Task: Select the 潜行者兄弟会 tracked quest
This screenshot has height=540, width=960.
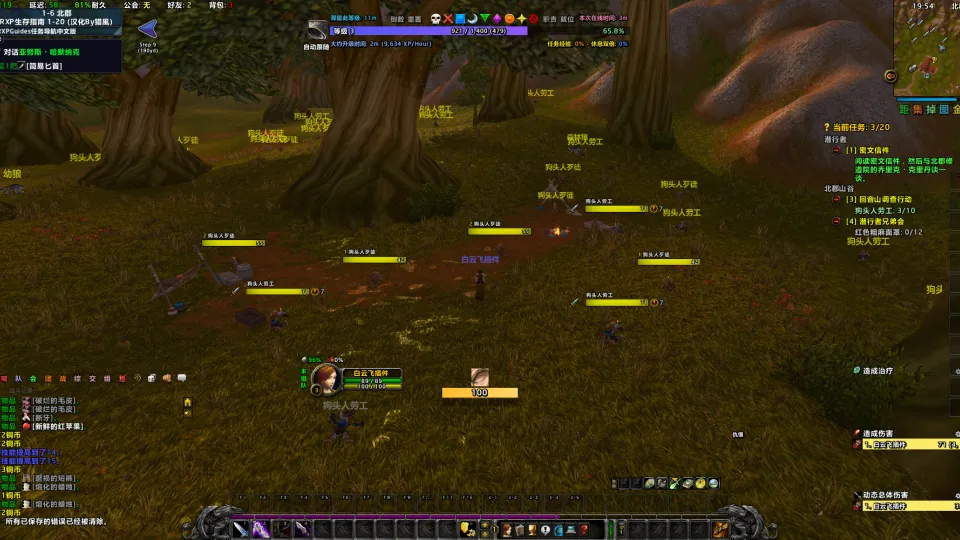Action: [879, 221]
